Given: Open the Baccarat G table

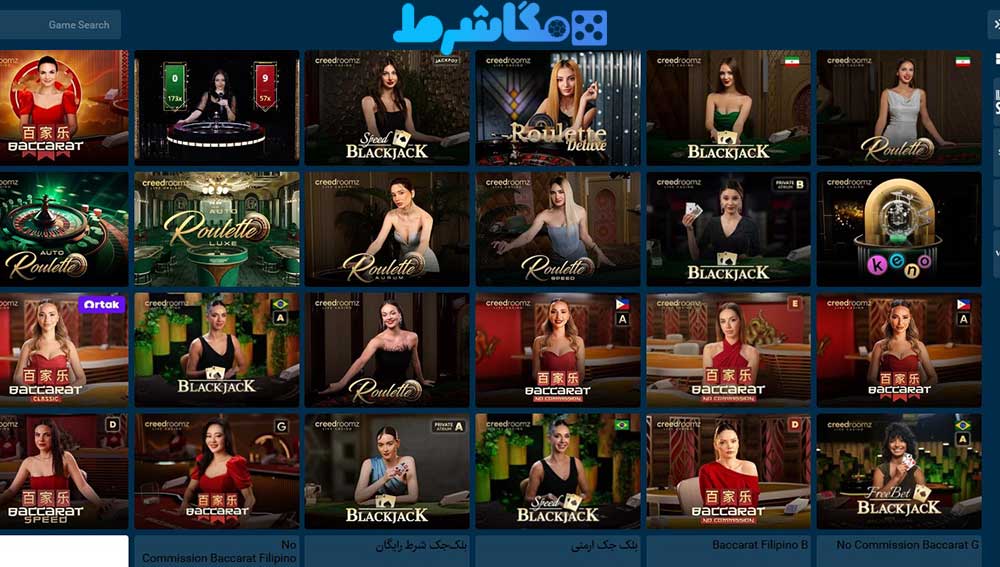Looking at the screenshot, I should pyautogui.click(x=217, y=472).
